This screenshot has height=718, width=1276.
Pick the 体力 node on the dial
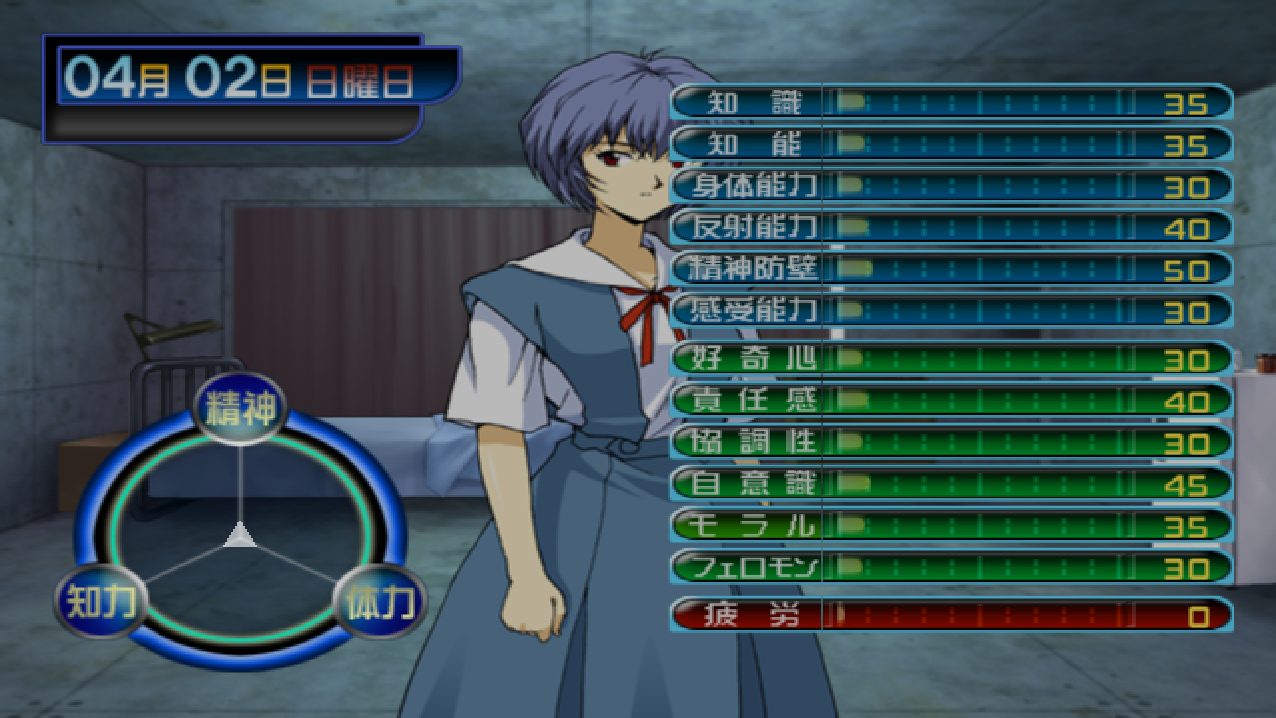point(379,602)
